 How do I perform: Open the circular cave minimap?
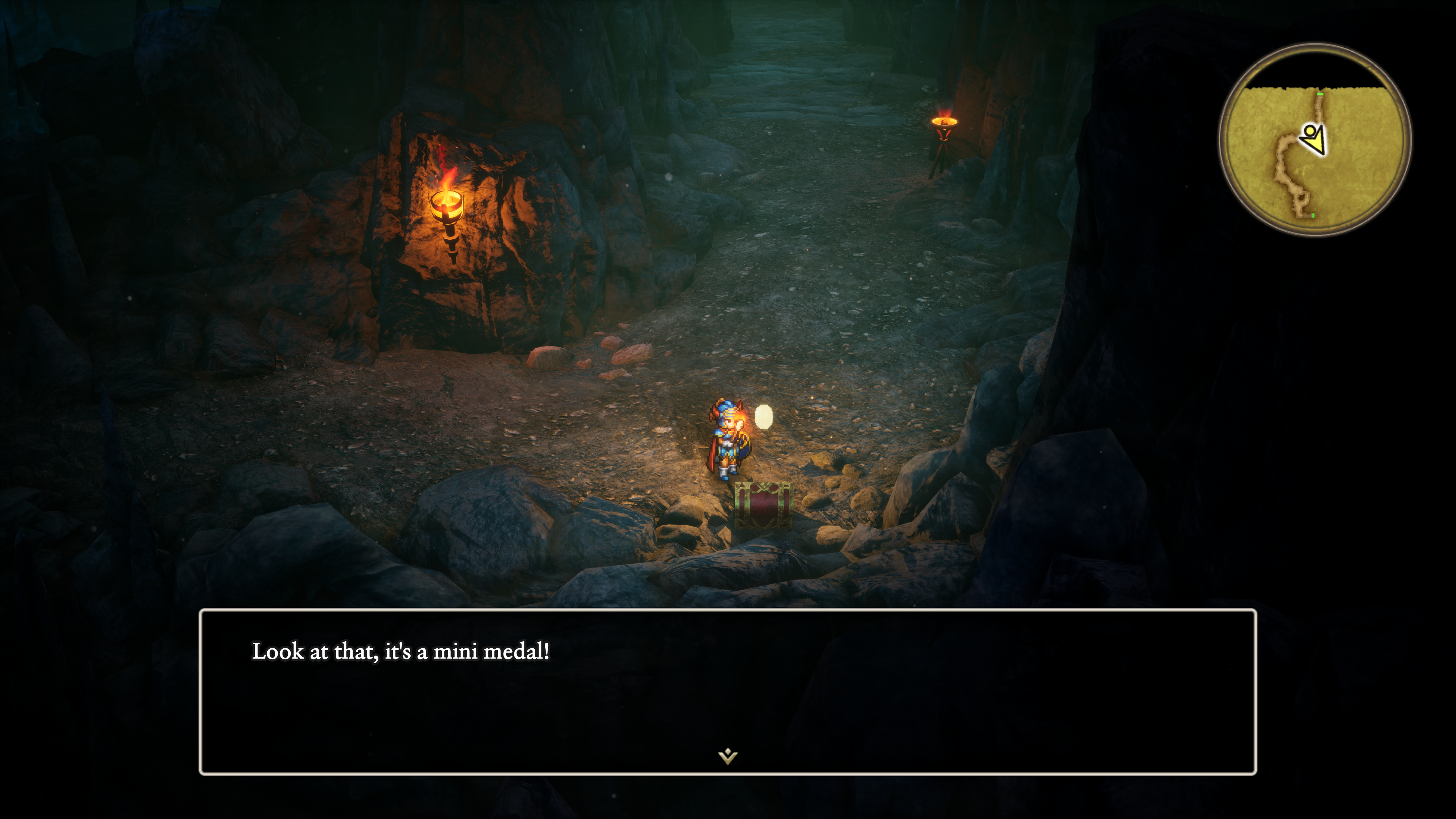coord(1314,140)
